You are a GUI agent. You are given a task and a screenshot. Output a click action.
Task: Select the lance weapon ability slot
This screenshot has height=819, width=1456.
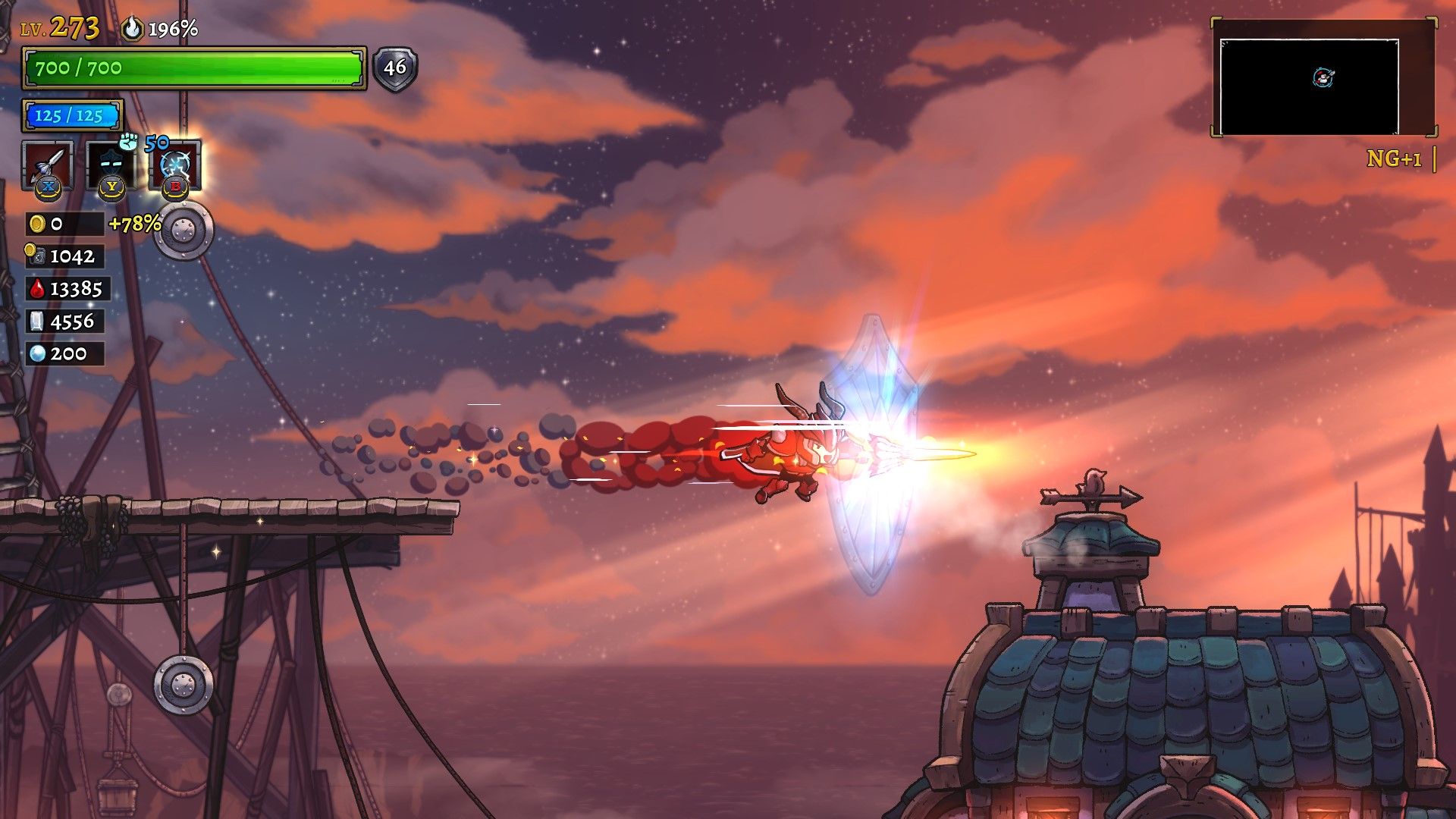(48, 164)
